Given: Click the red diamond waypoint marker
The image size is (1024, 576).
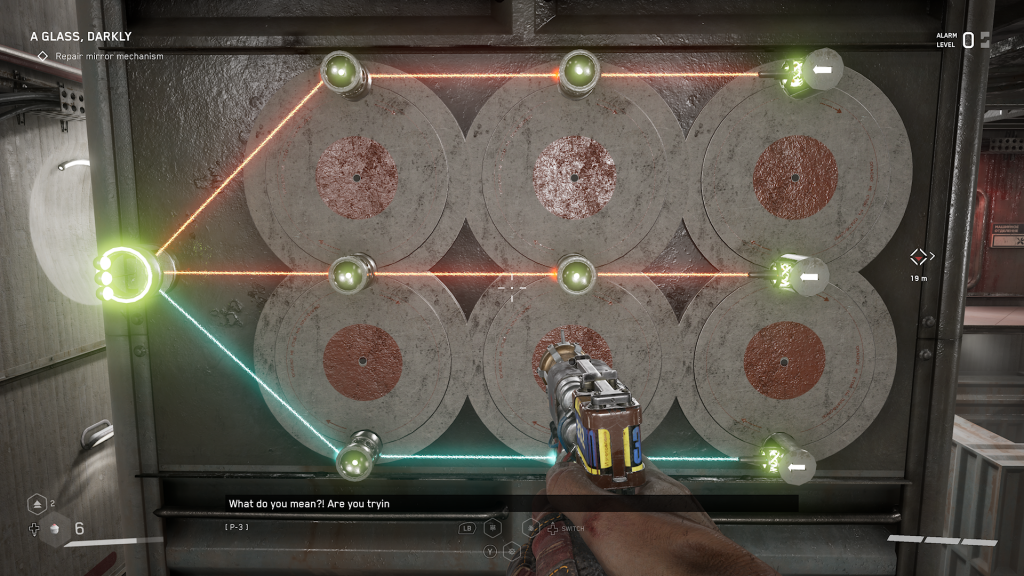Looking at the screenshot, I should coord(918,256).
